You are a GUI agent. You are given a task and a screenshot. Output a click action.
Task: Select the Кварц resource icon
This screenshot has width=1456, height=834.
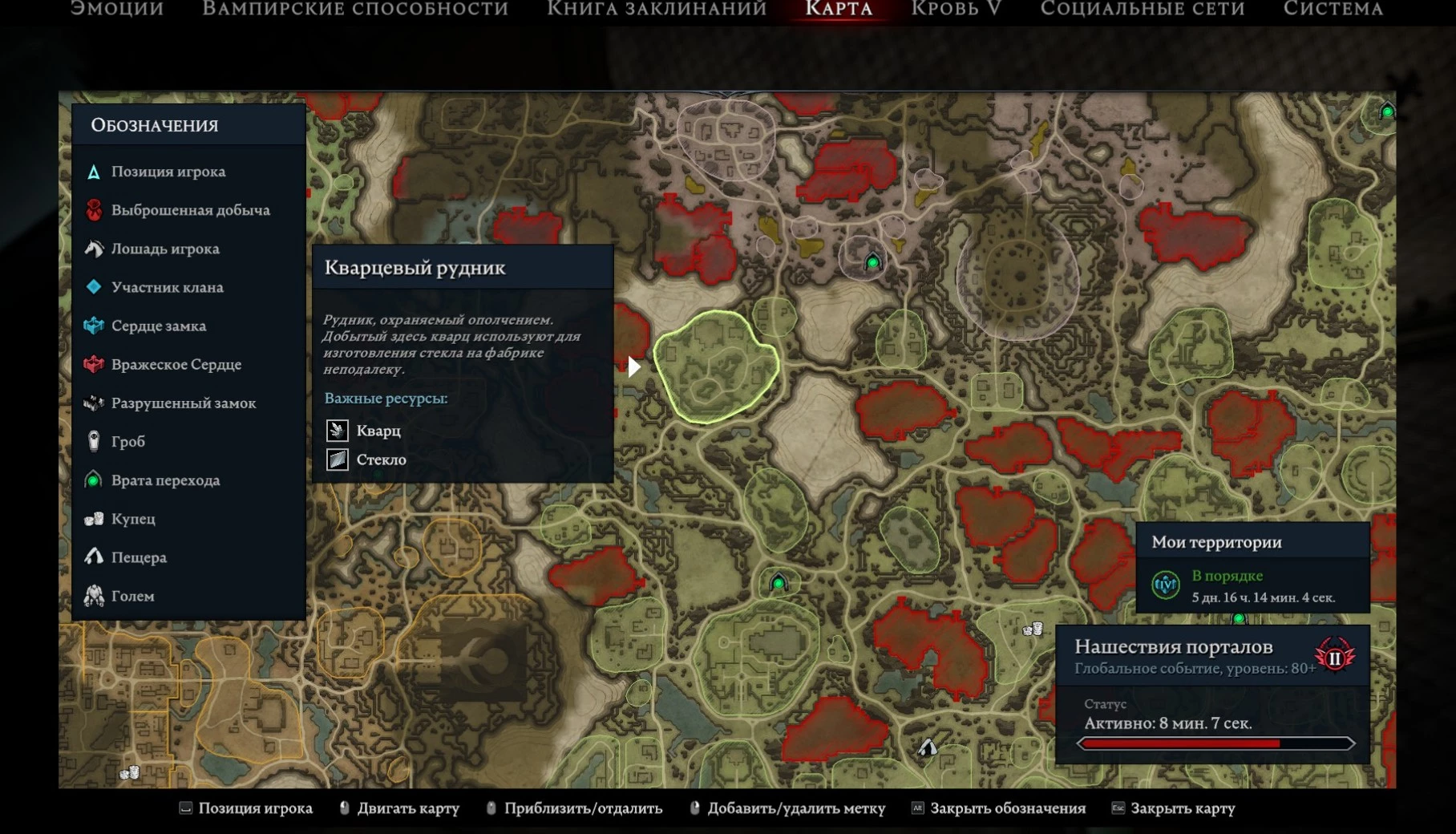(338, 431)
